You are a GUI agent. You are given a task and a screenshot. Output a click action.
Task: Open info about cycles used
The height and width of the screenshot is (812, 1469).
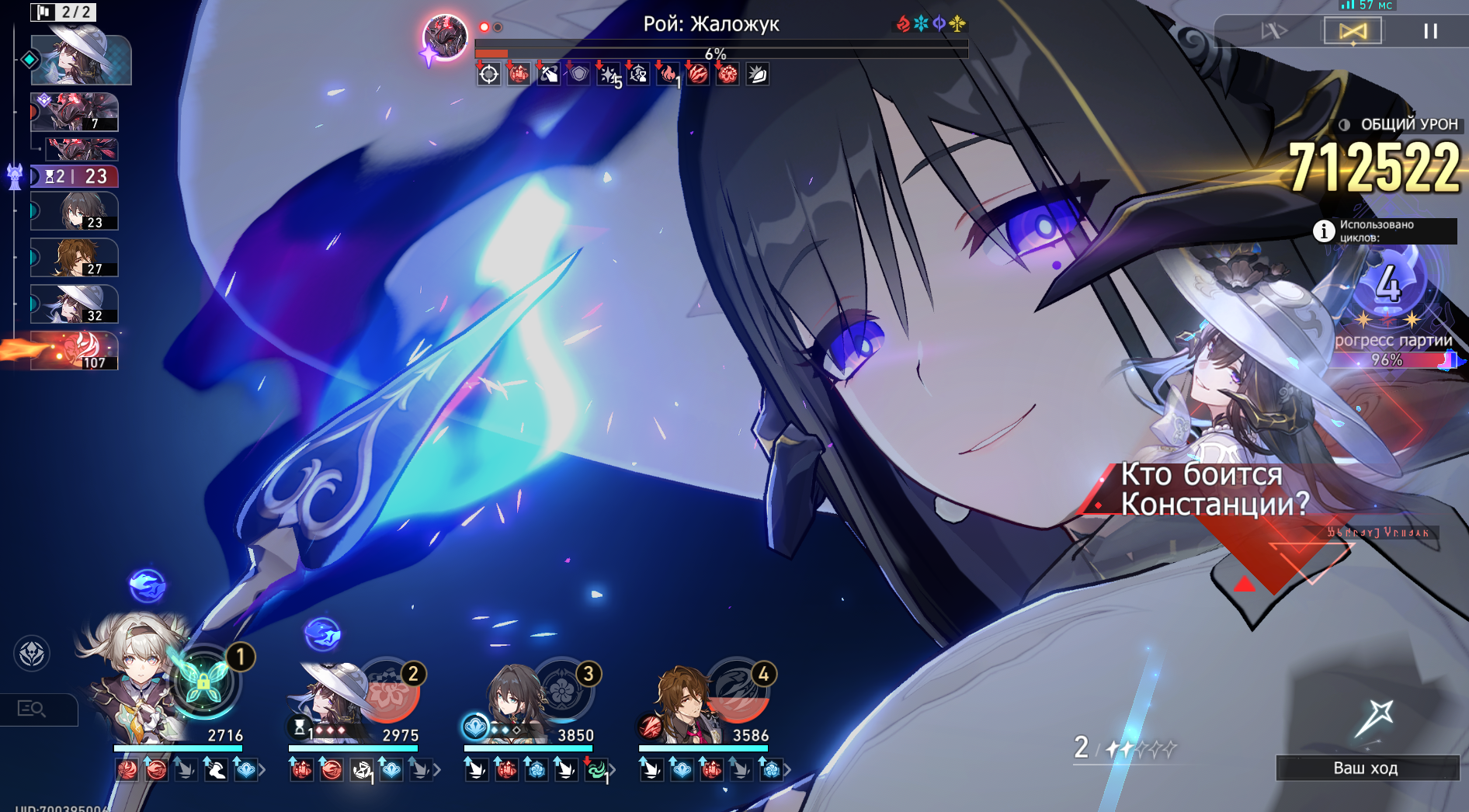coord(1323,231)
